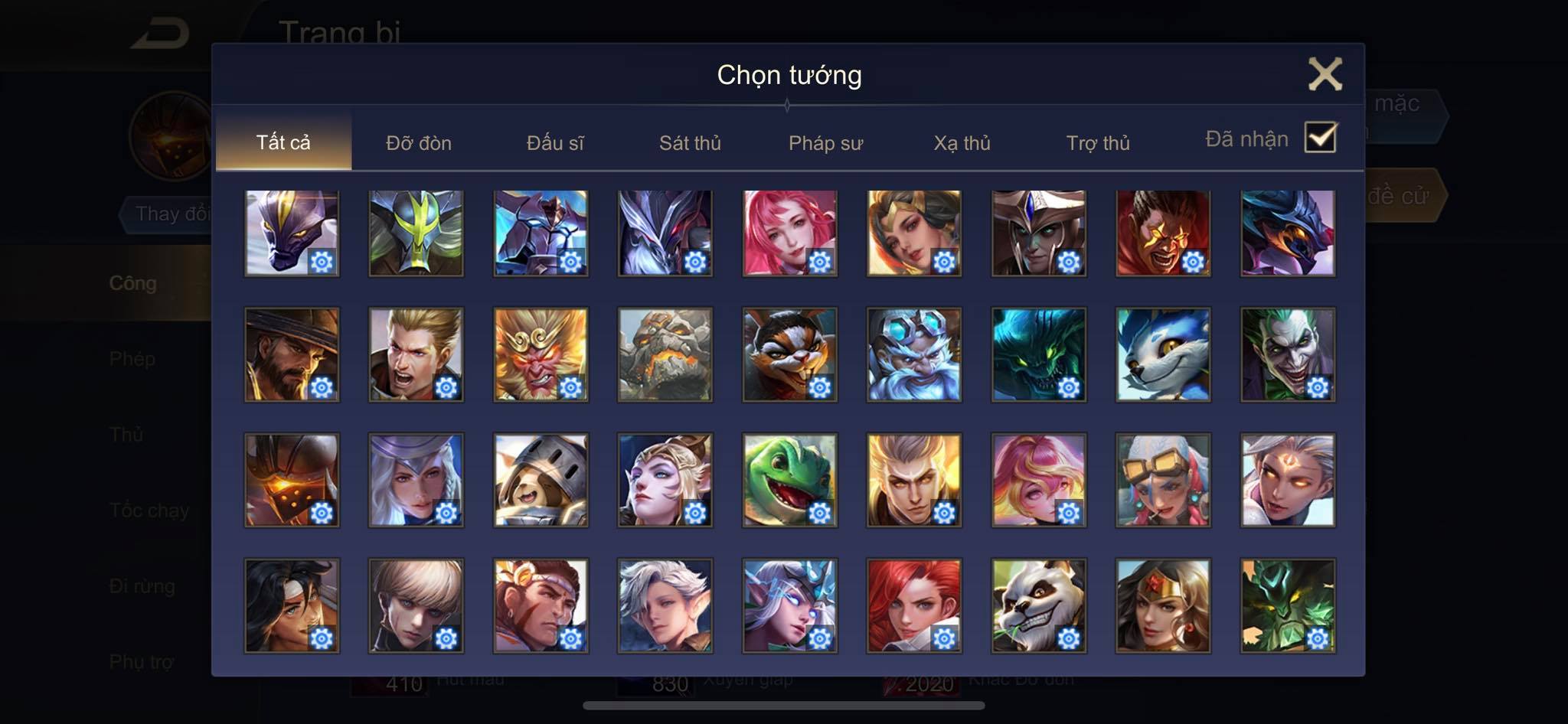Choose the goggles-wearing girl hero portrait
Viewport: 1568px width, 724px height.
[1163, 480]
